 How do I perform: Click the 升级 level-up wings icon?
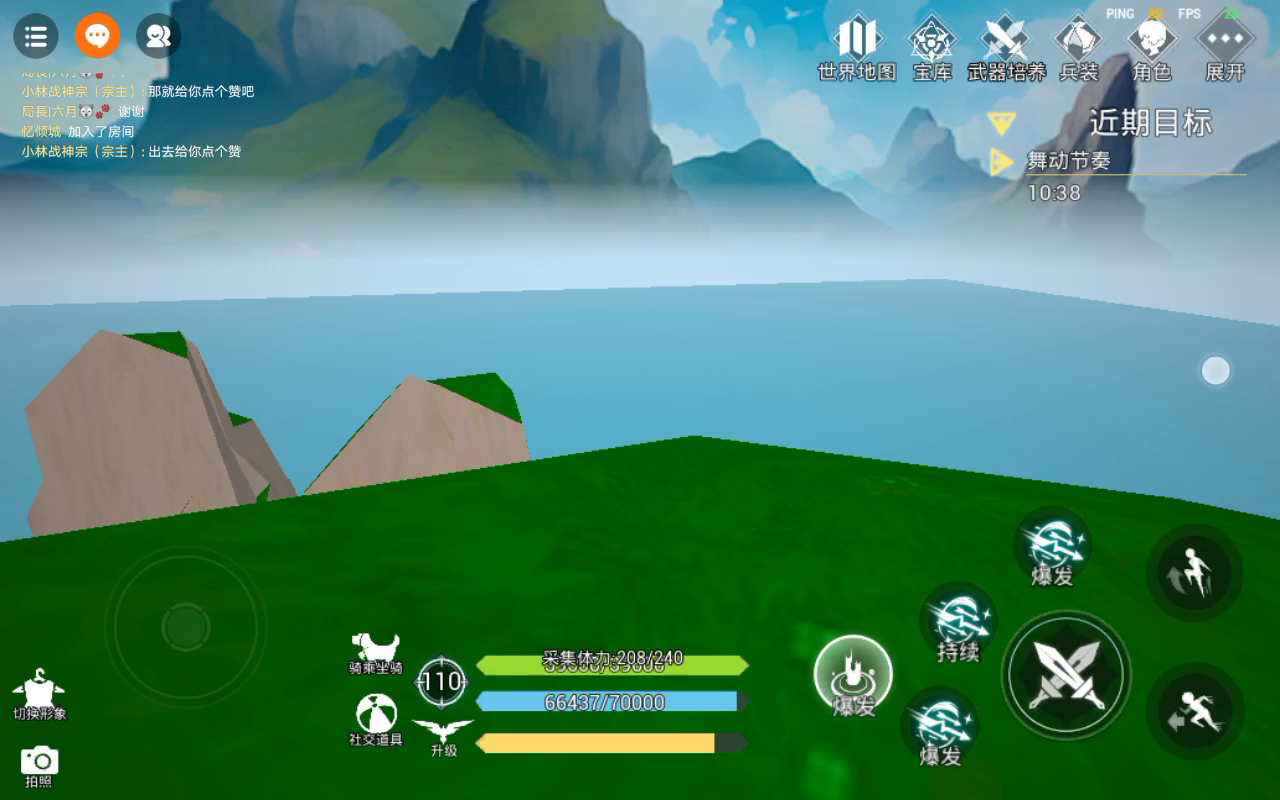coord(443,737)
